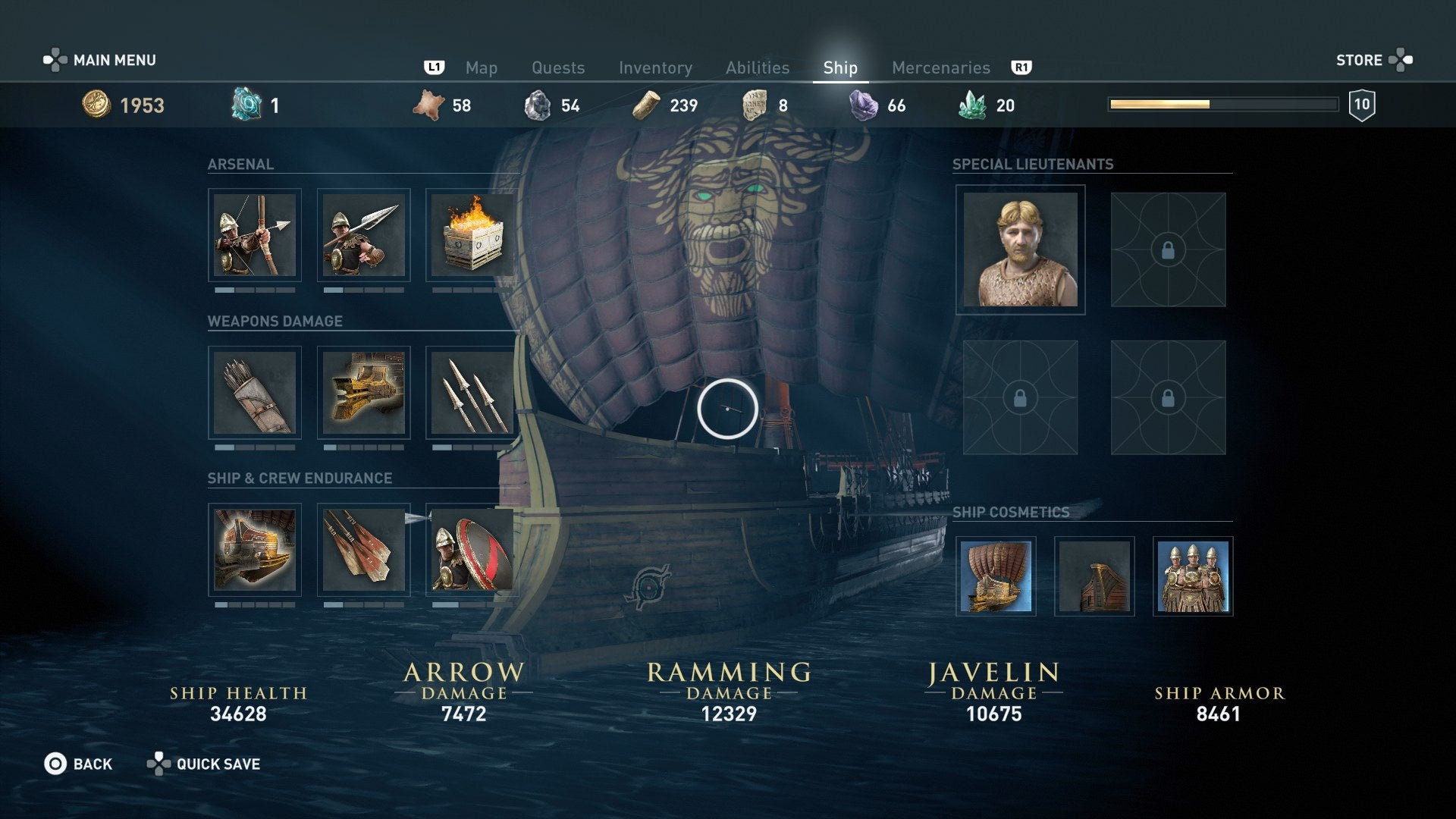1456x819 pixels.
Task: Return to the Main Menu
Action: [114, 59]
